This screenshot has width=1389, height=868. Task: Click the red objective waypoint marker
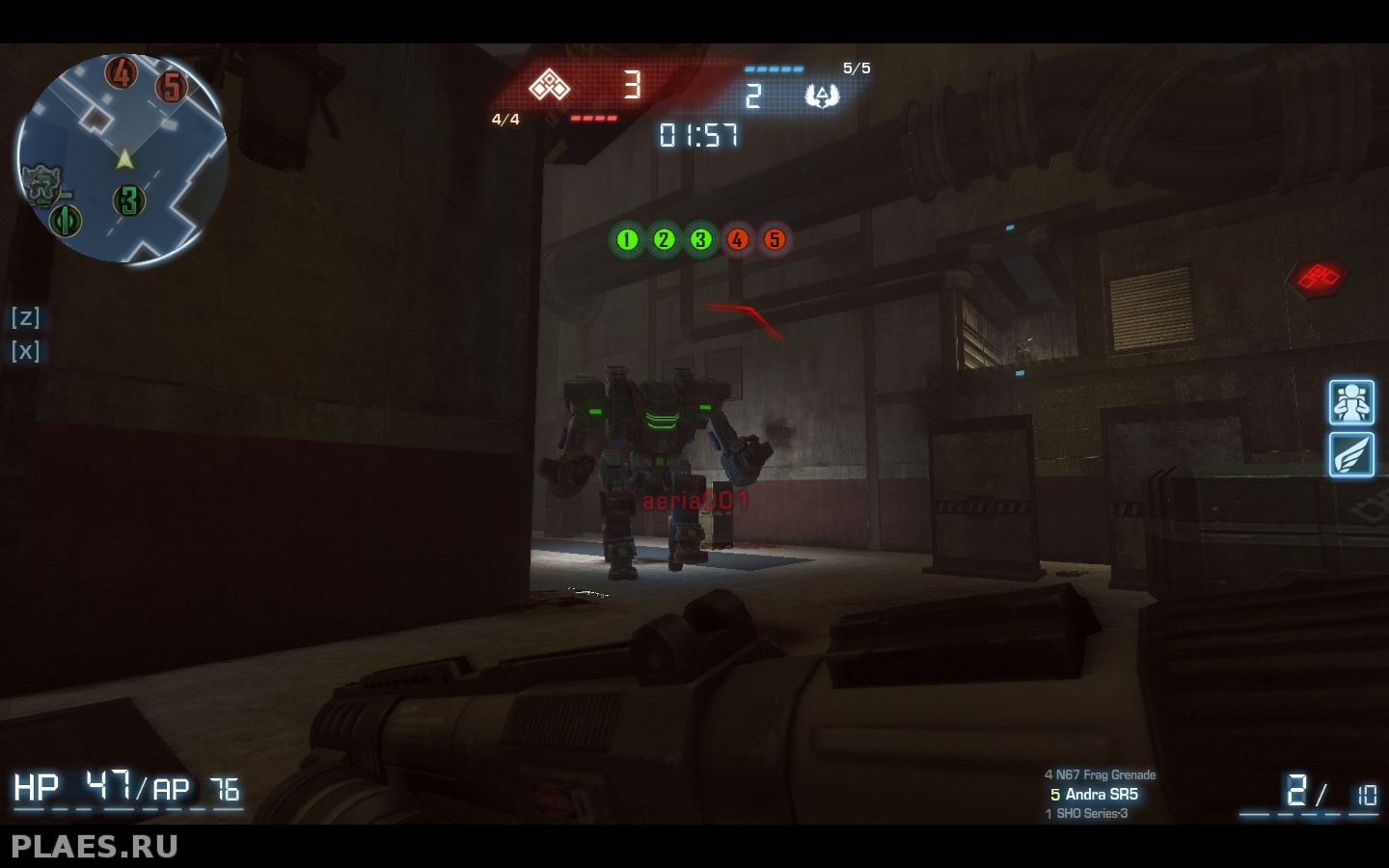coord(1318,278)
